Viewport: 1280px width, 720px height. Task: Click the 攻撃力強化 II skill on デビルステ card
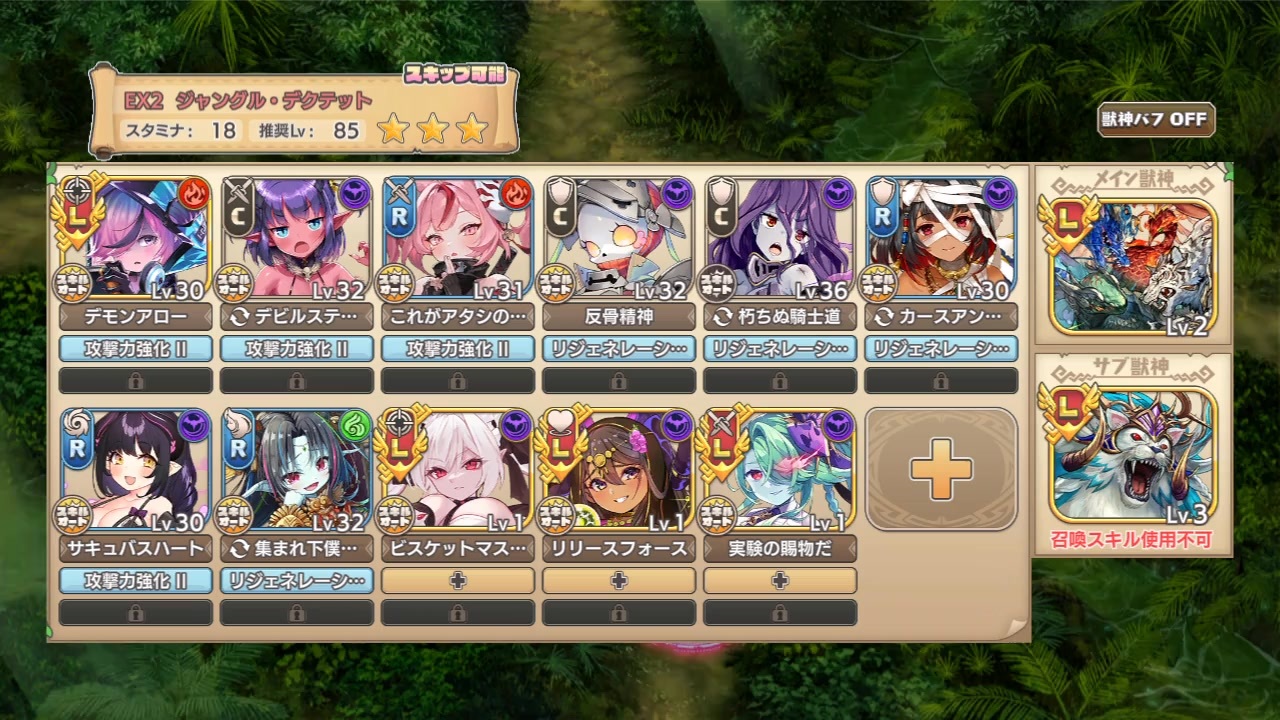coord(296,350)
